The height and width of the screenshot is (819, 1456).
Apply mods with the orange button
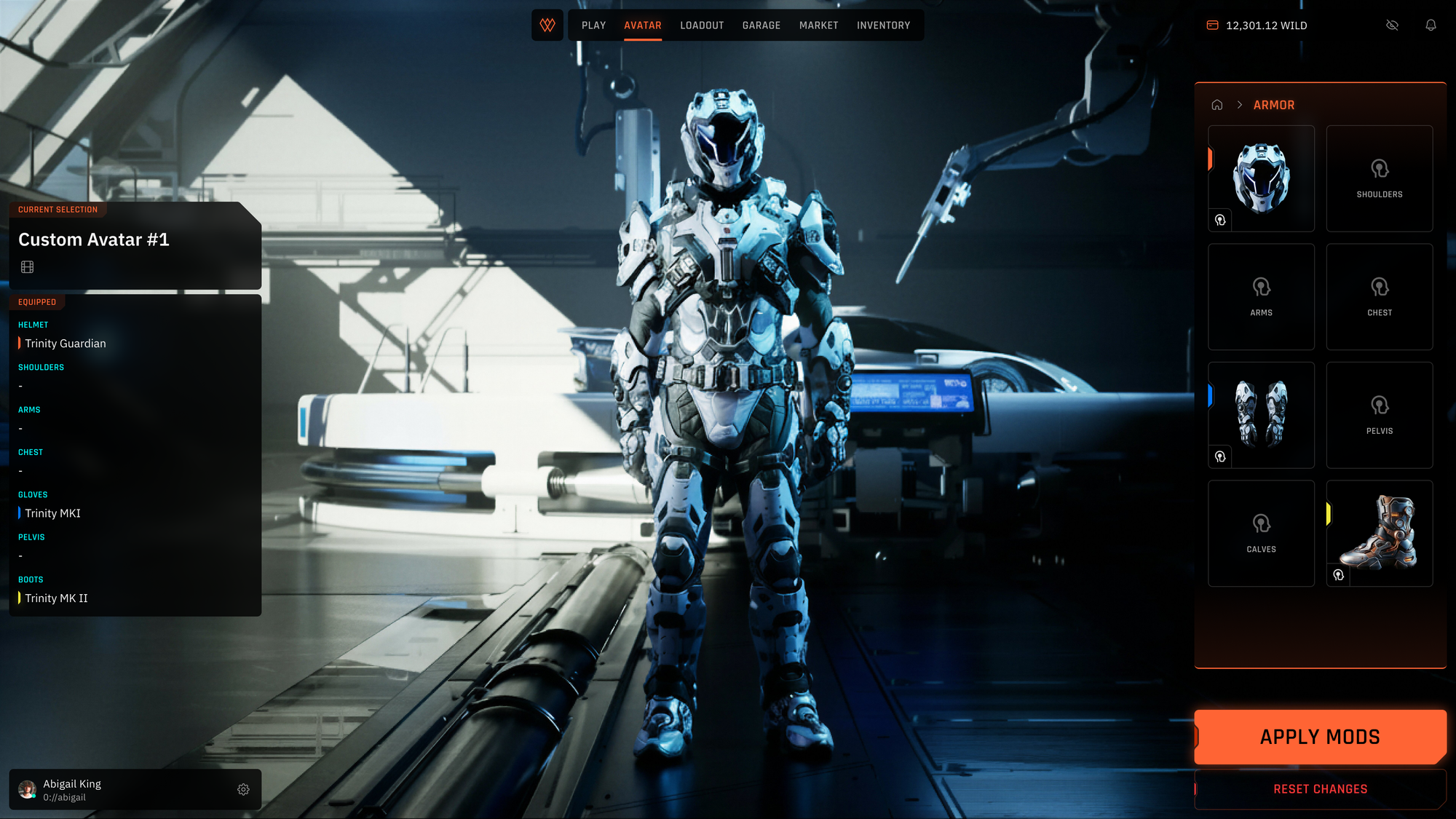(1320, 737)
